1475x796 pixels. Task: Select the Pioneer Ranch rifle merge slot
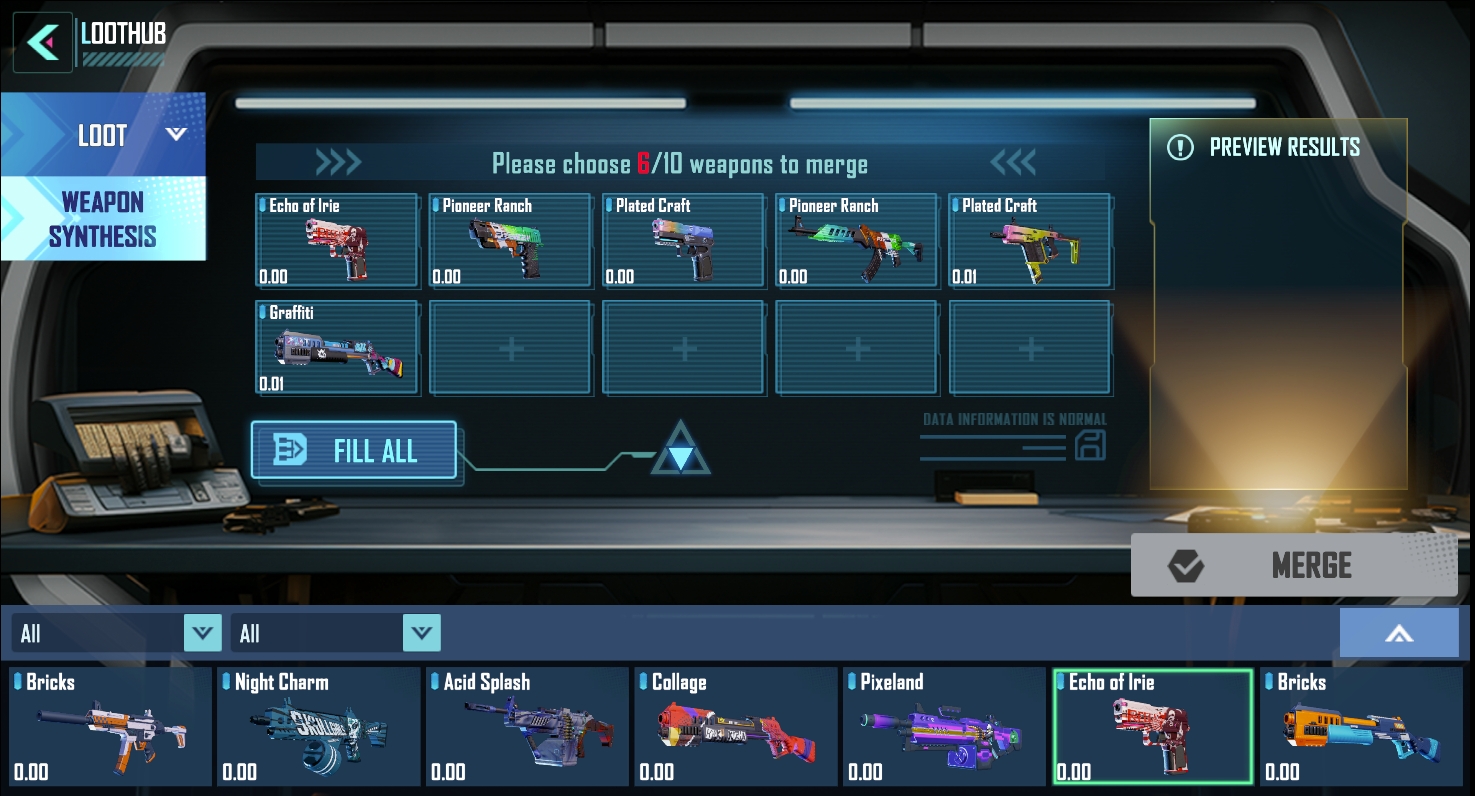pyautogui.click(x=857, y=241)
